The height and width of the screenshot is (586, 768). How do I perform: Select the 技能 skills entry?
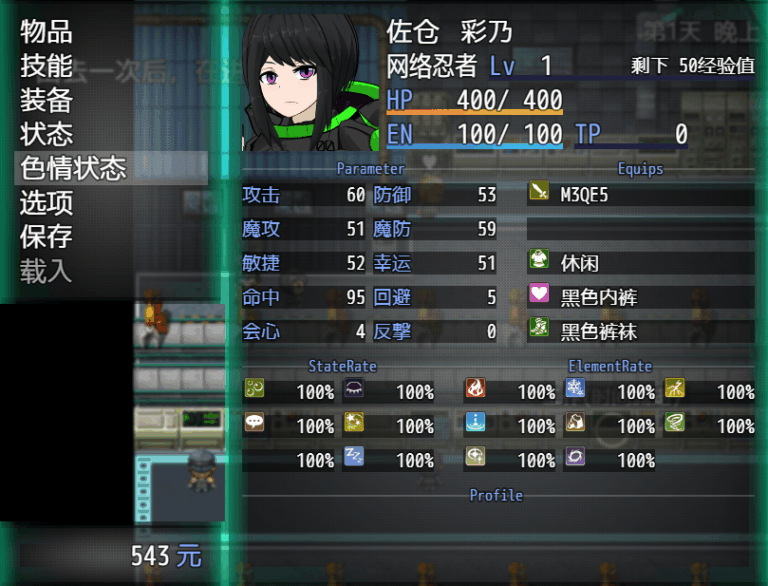(47, 66)
